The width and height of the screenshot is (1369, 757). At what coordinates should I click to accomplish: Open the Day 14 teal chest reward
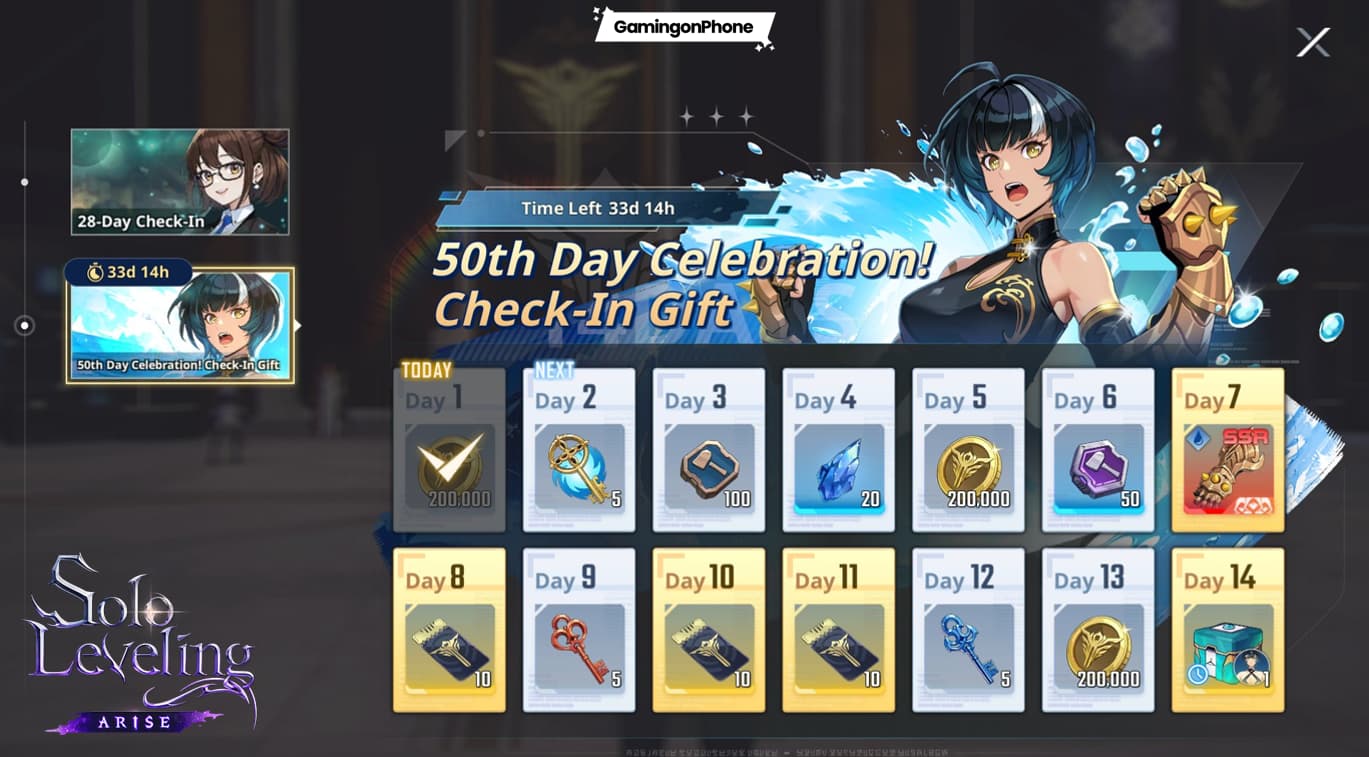pos(1228,645)
